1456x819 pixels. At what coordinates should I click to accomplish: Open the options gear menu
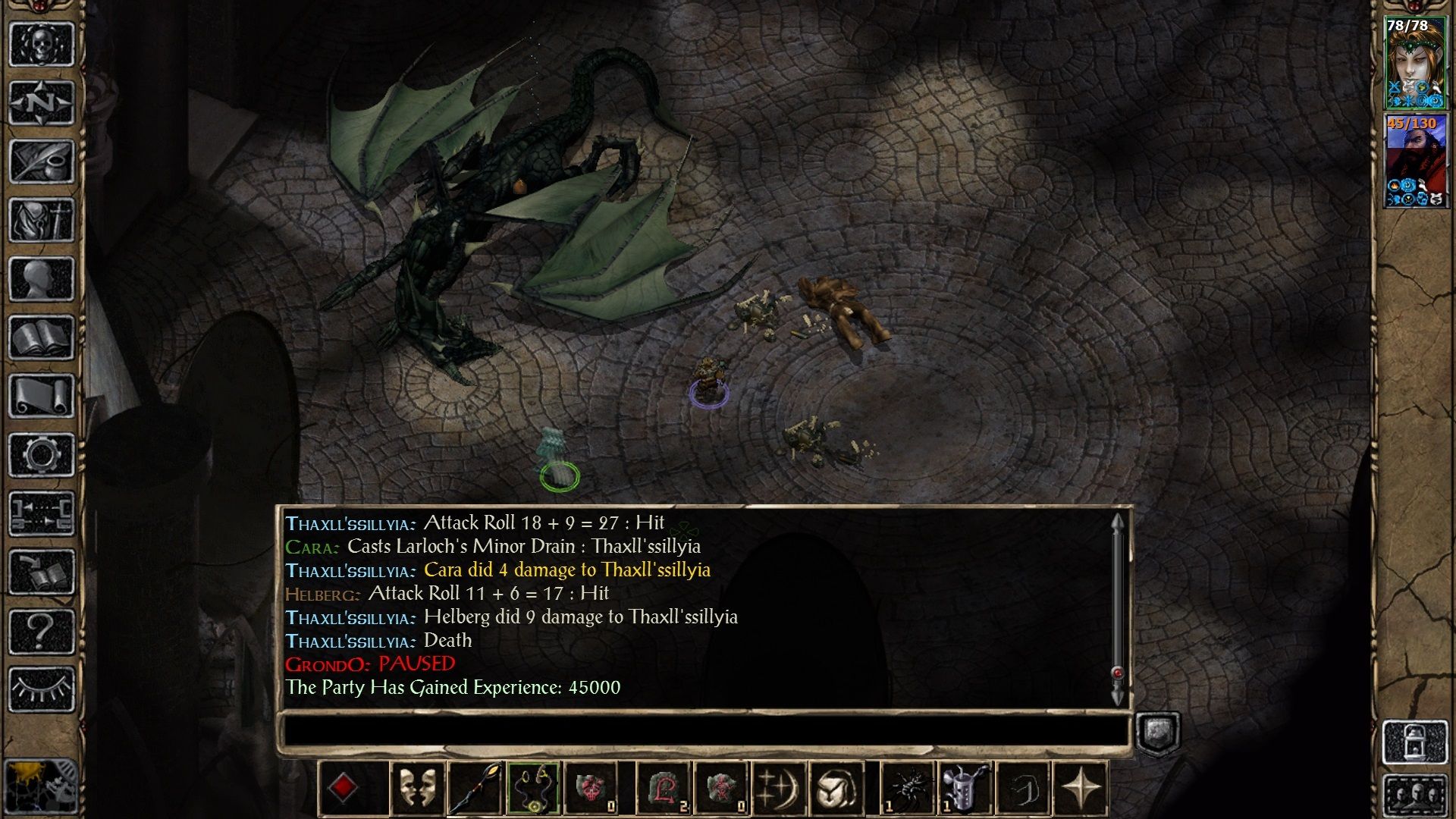[42, 455]
